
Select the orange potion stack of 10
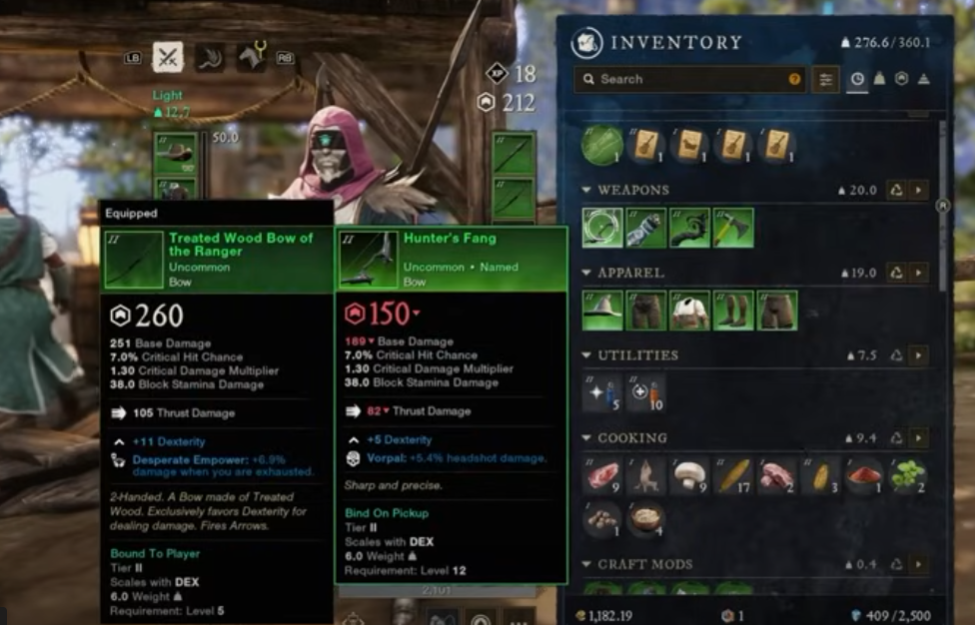[647, 393]
